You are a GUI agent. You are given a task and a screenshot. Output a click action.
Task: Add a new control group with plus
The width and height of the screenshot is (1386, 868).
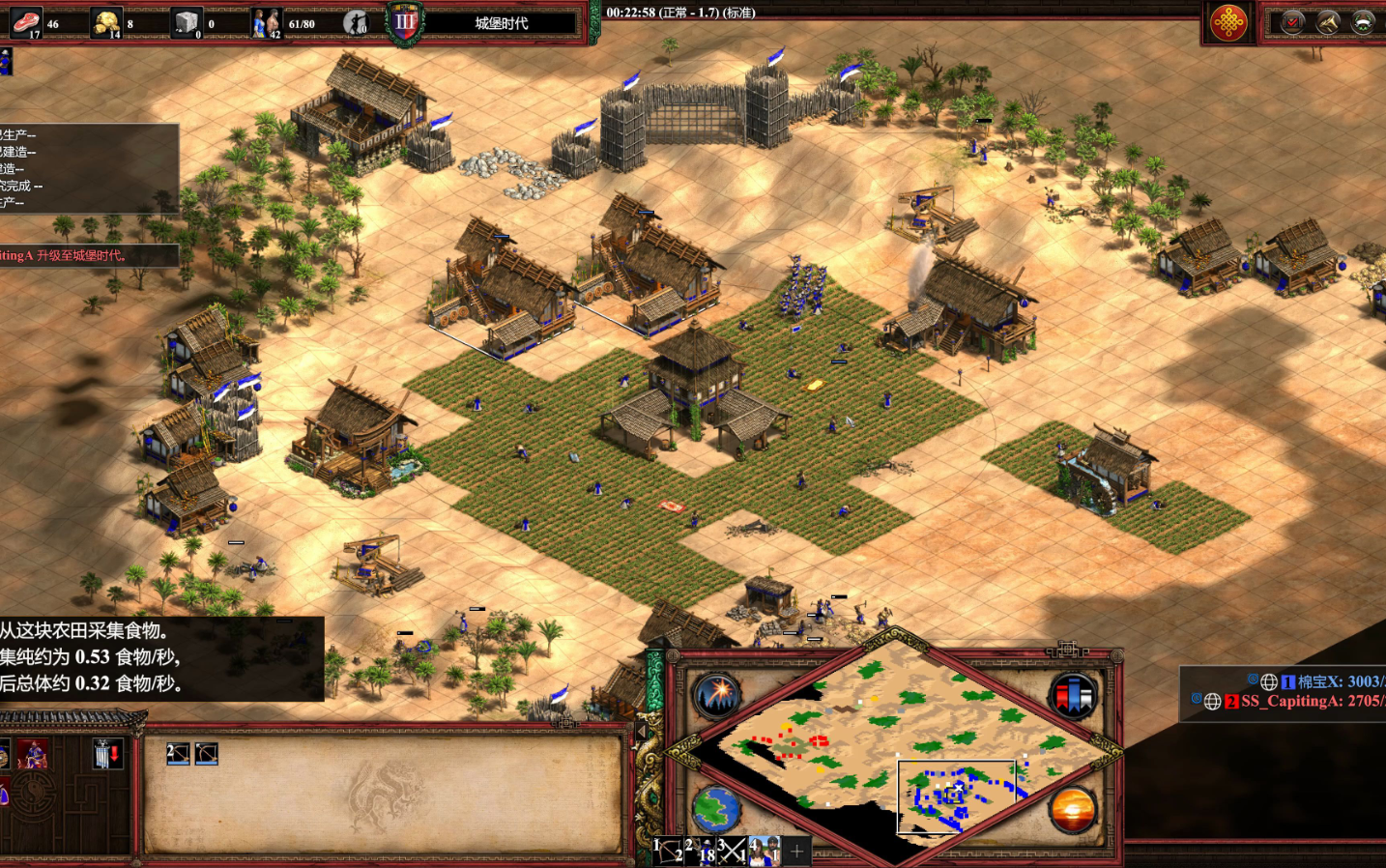[x=796, y=852]
